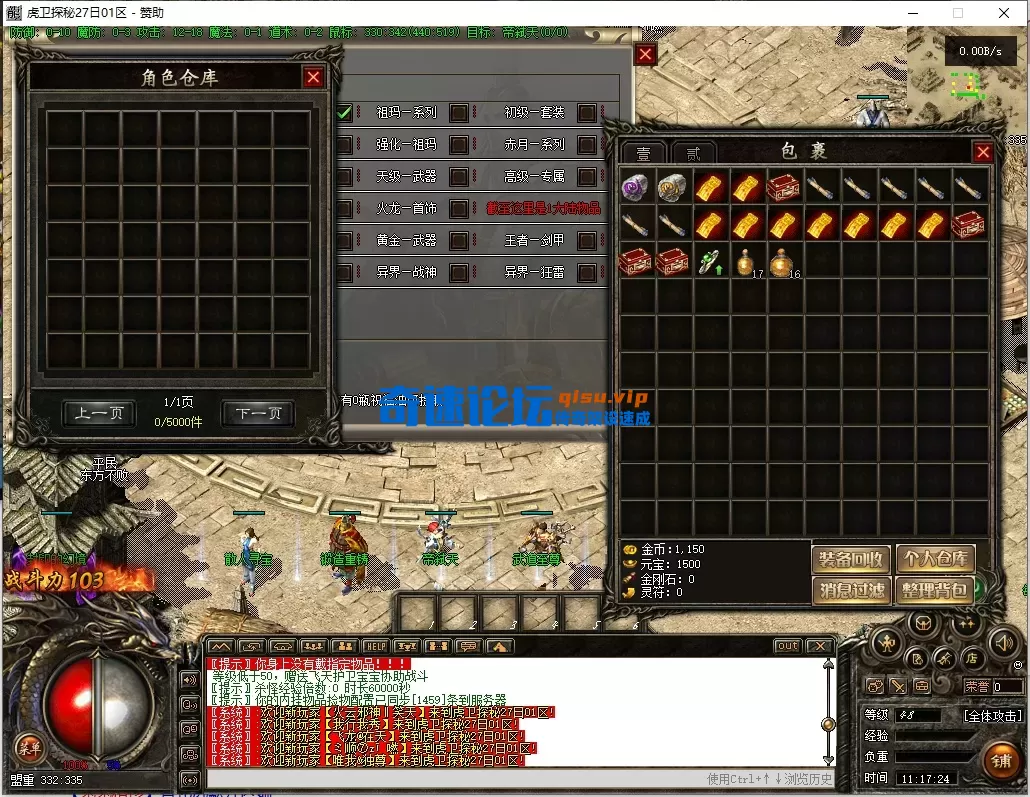Tick the 初级一套装 checkbox
The width and height of the screenshot is (1030, 797).
586,113
